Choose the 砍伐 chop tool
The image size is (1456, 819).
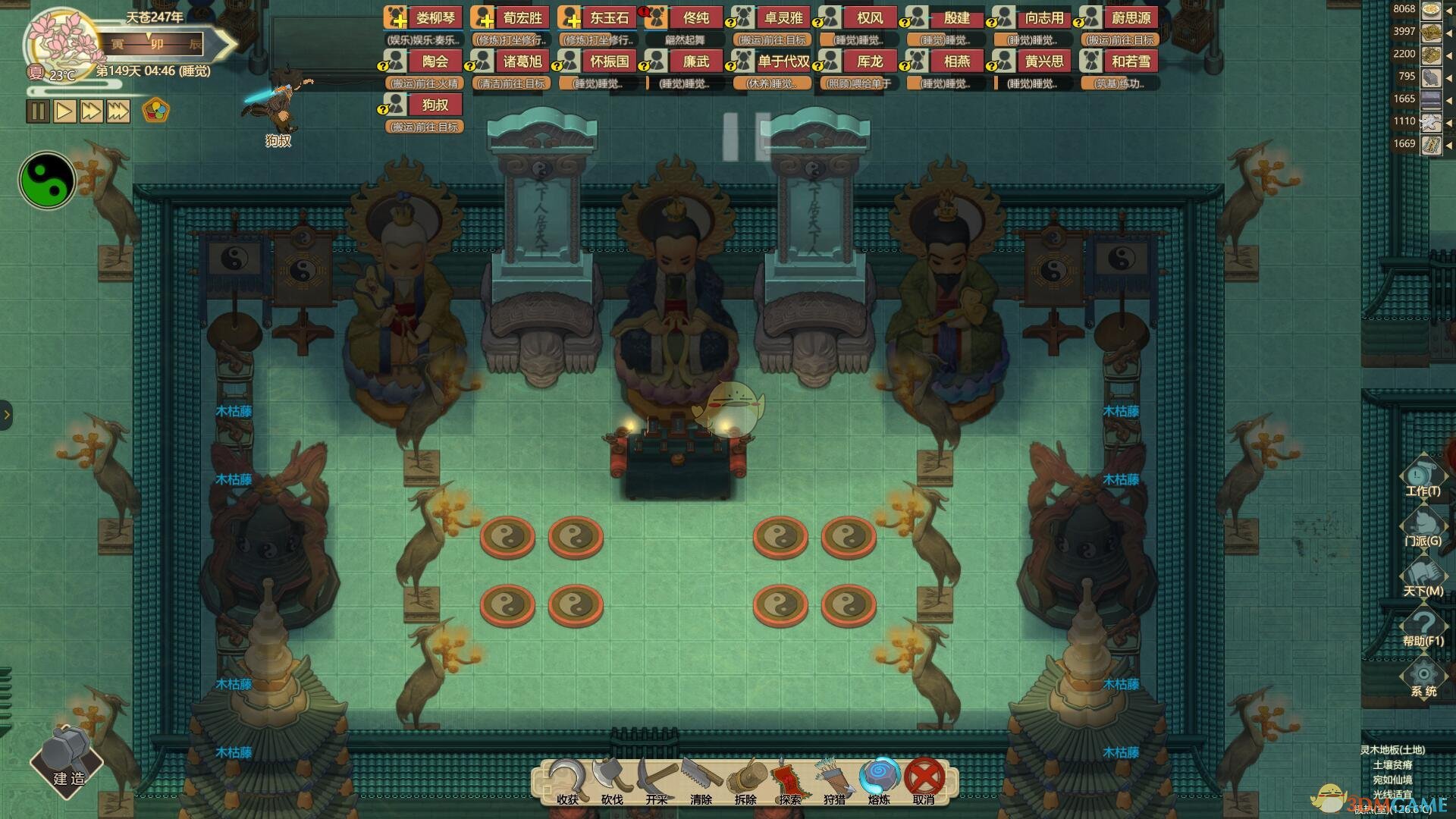612,780
